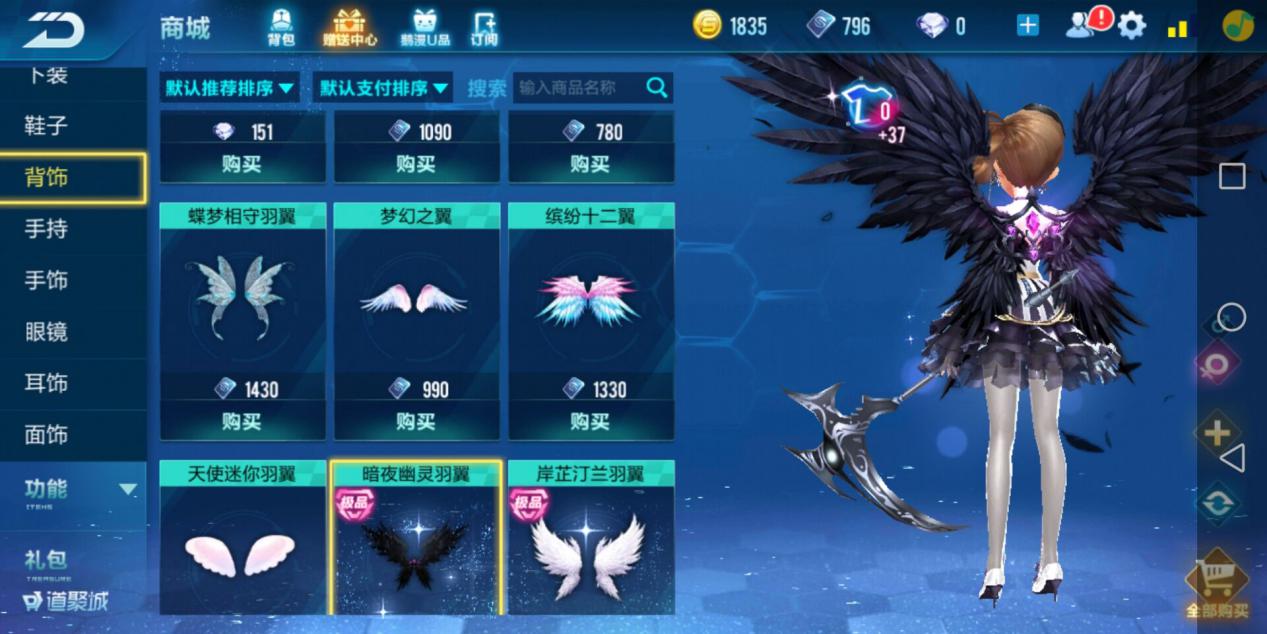Tap the blue plus to add currency
1267x634 pixels.
(1028, 26)
